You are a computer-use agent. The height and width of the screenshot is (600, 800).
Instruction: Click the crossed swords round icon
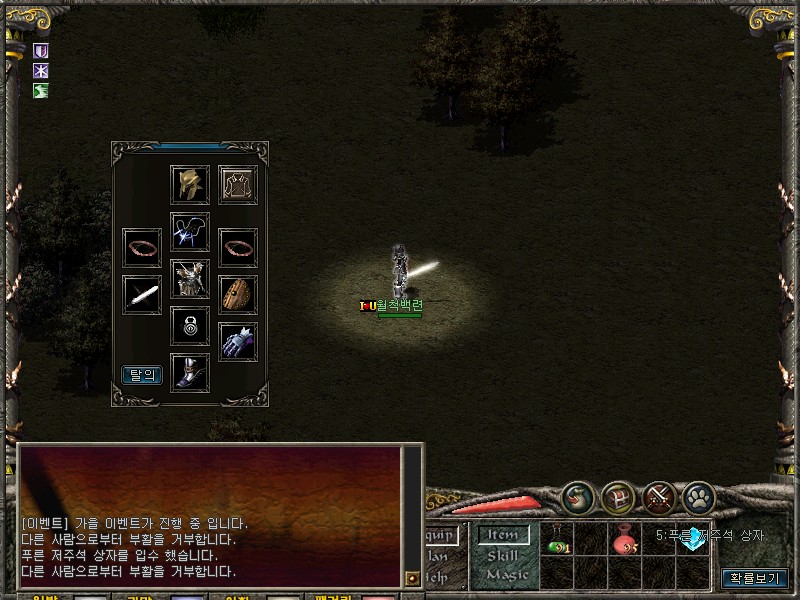pyautogui.click(x=659, y=497)
